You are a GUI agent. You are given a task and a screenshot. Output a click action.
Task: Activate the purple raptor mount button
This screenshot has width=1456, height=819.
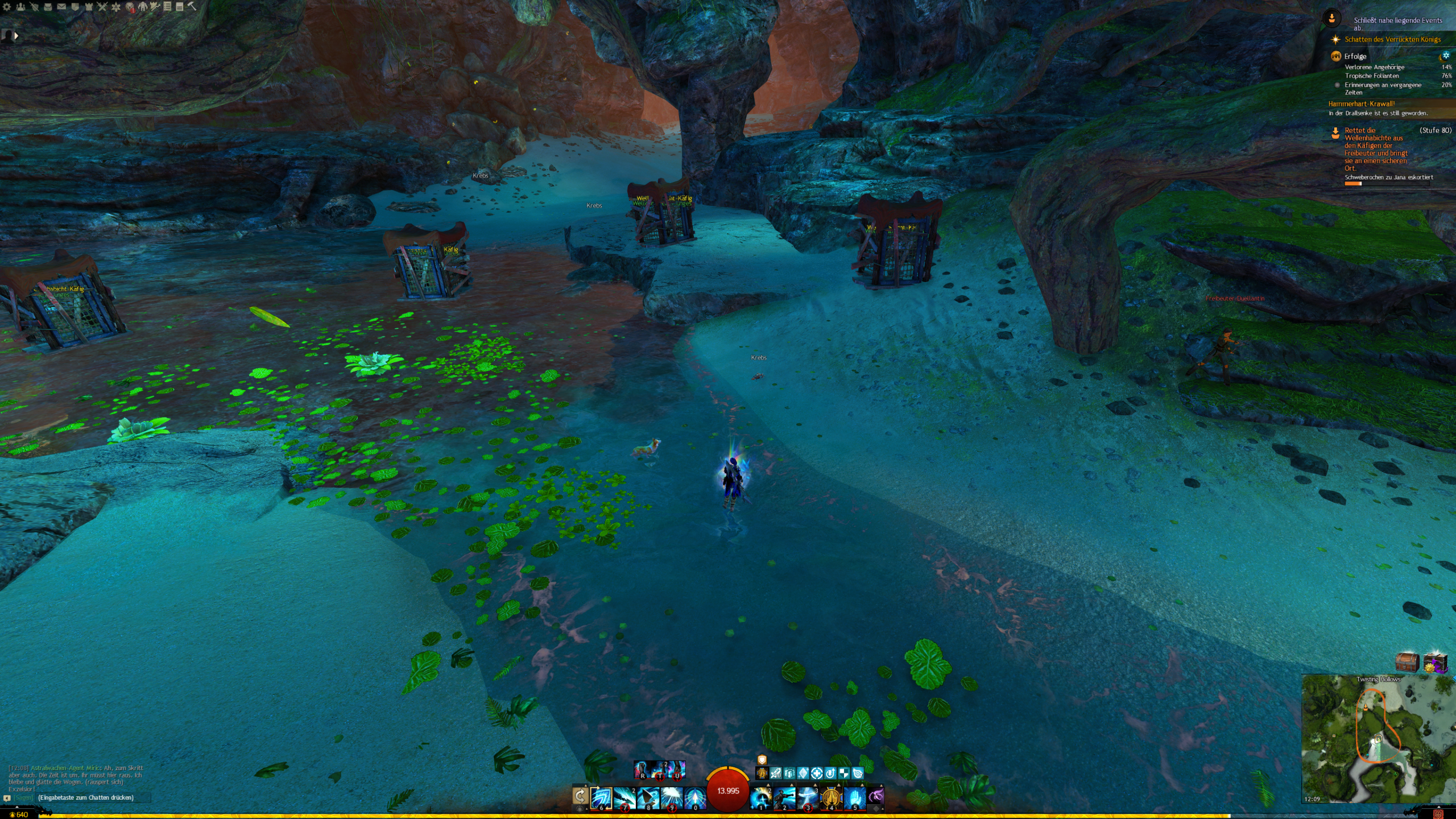pos(876,796)
